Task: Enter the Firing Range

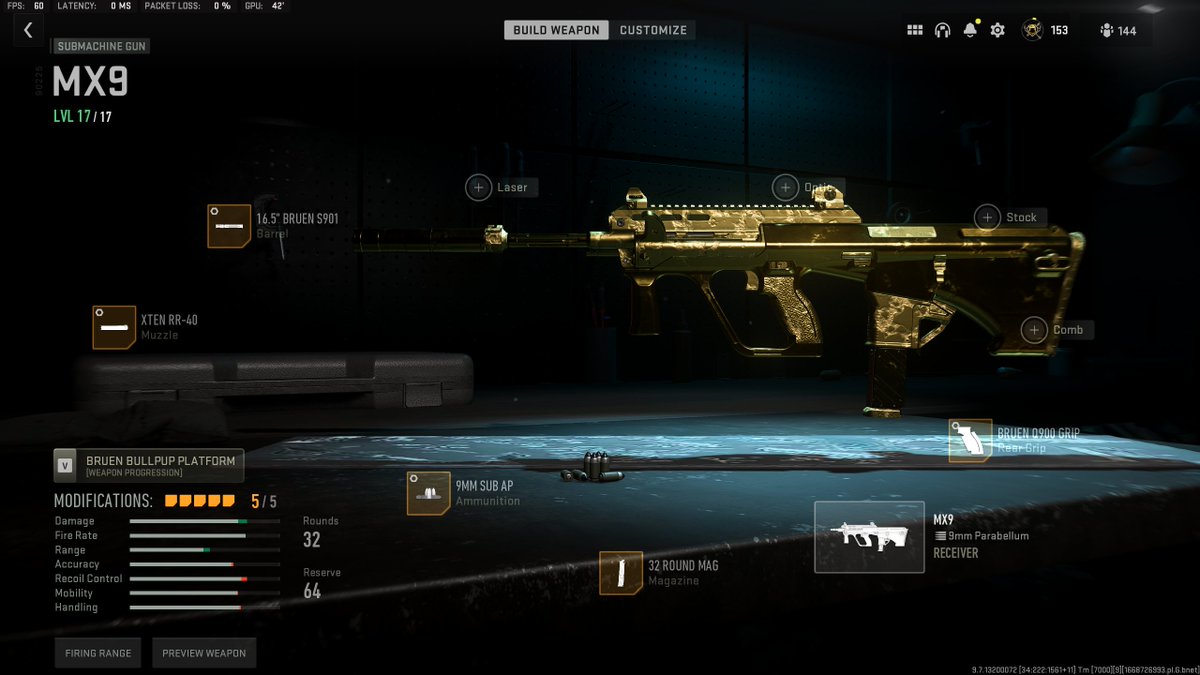Action: point(99,653)
